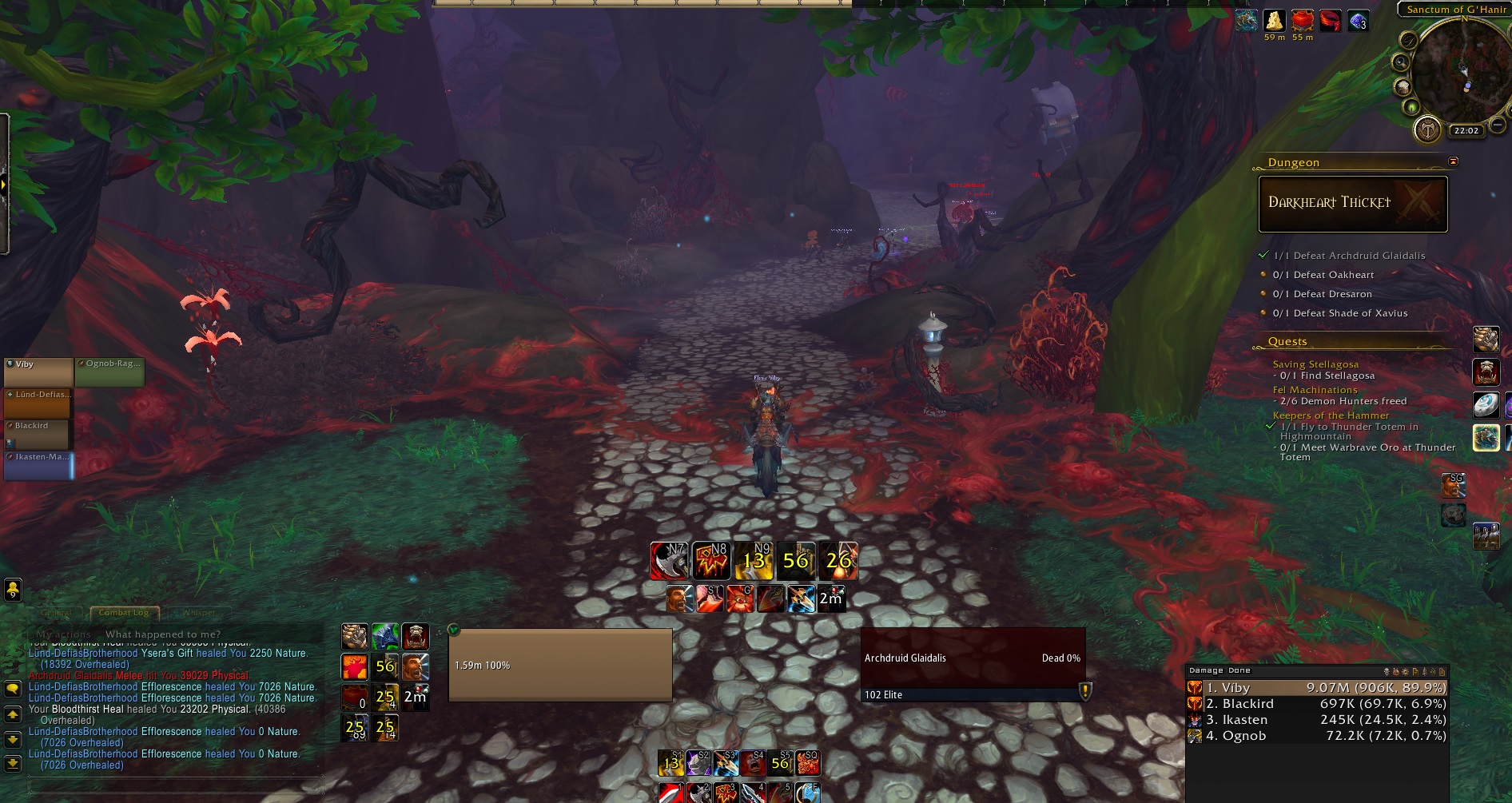1512x803 pixels.
Task: Target the Ikasten party member frame
Action: [x=38, y=465]
